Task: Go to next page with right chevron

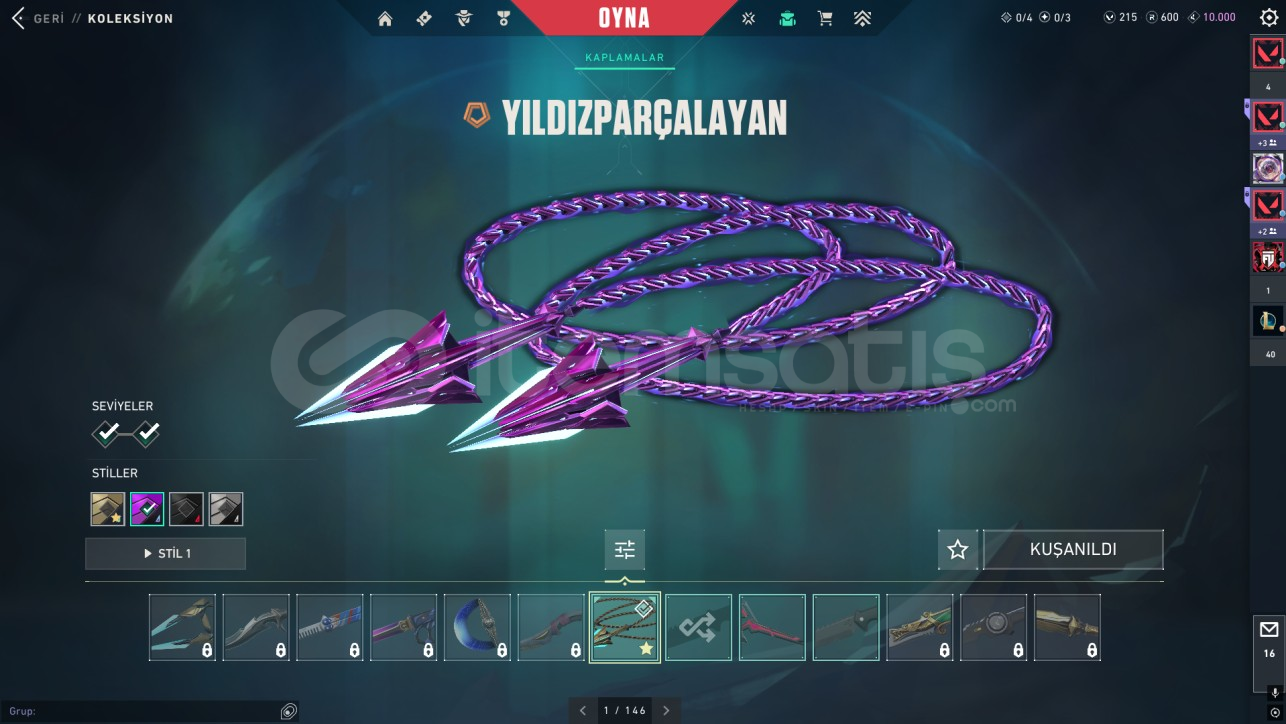Action: [x=666, y=710]
